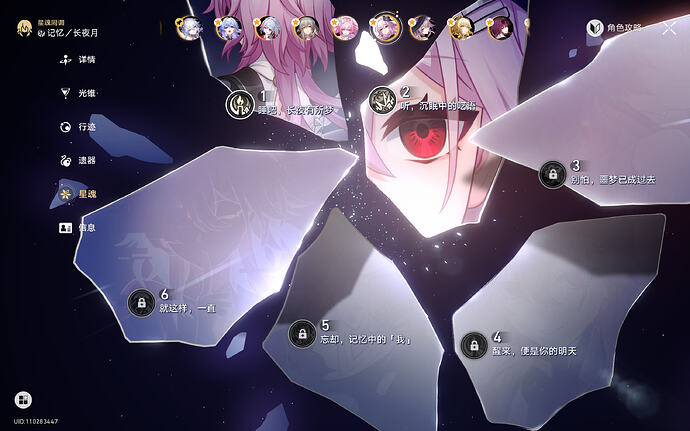The image size is (690, 431).
Task: View Eidolon 2 unlocked node
Action: pyautogui.click(x=382, y=99)
